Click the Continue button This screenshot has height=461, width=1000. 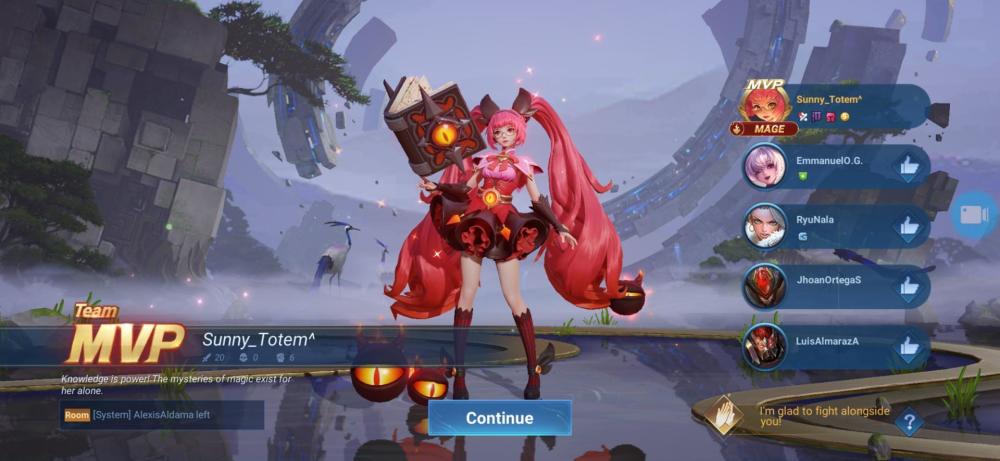tap(499, 418)
